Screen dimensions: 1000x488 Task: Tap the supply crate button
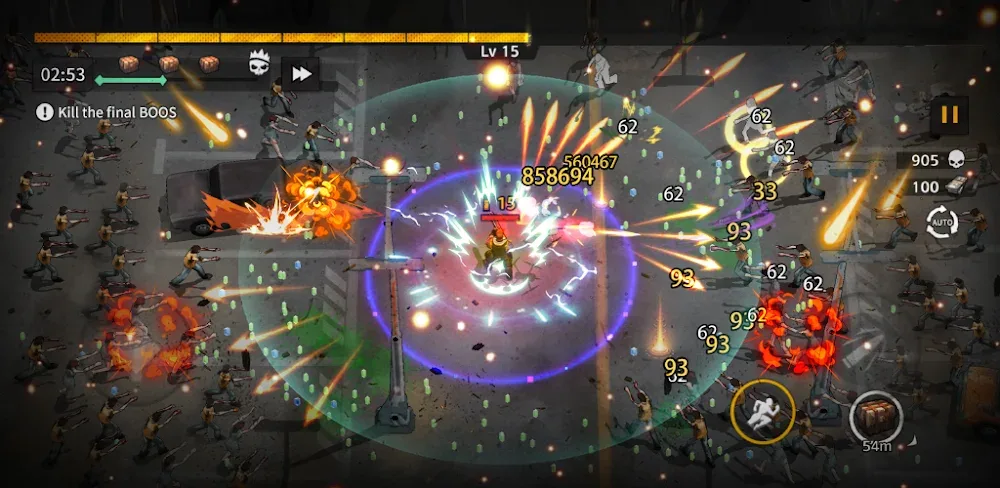coord(877,415)
